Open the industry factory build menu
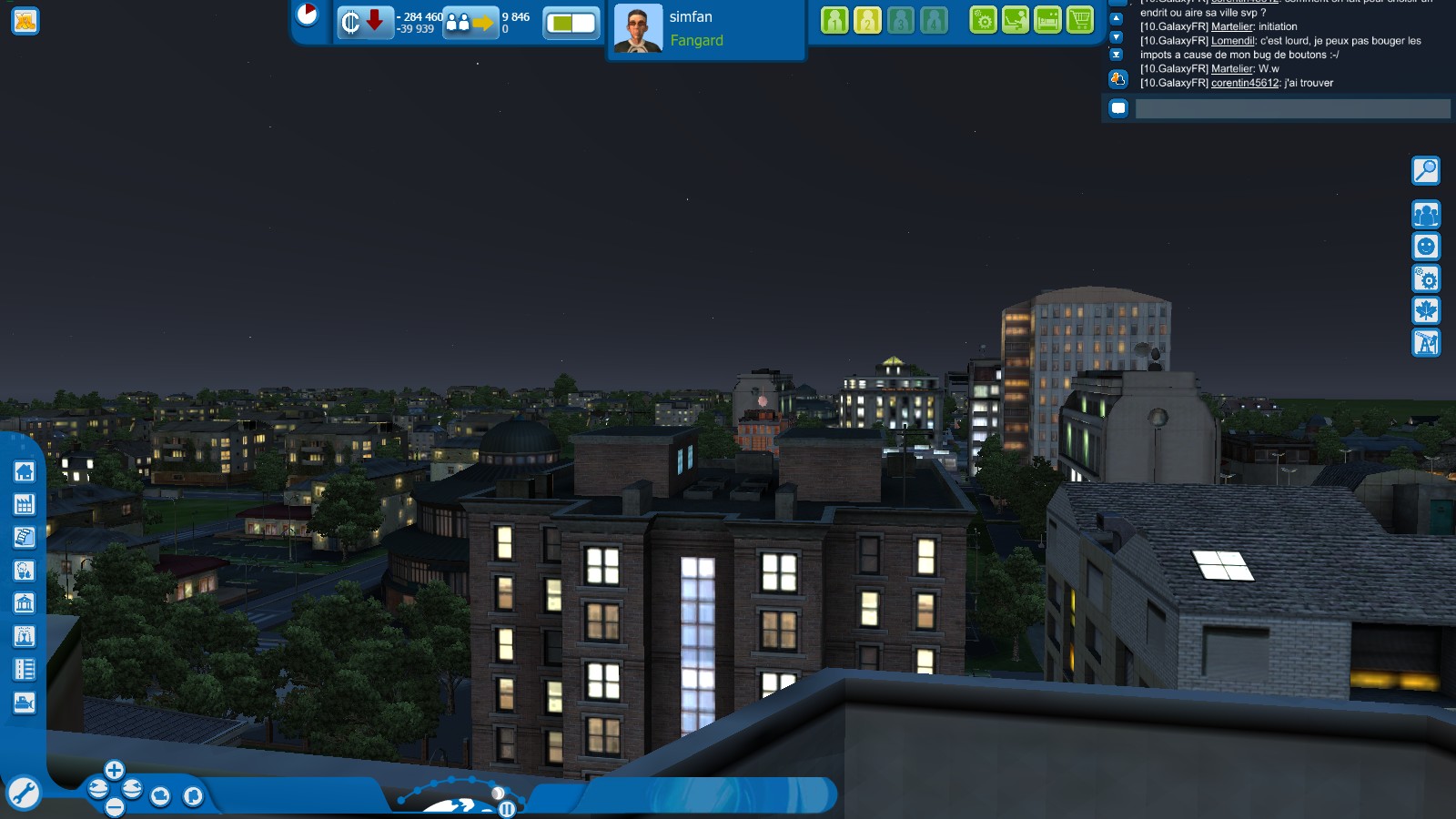This screenshot has height=819, width=1456. (x=25, y=504)
